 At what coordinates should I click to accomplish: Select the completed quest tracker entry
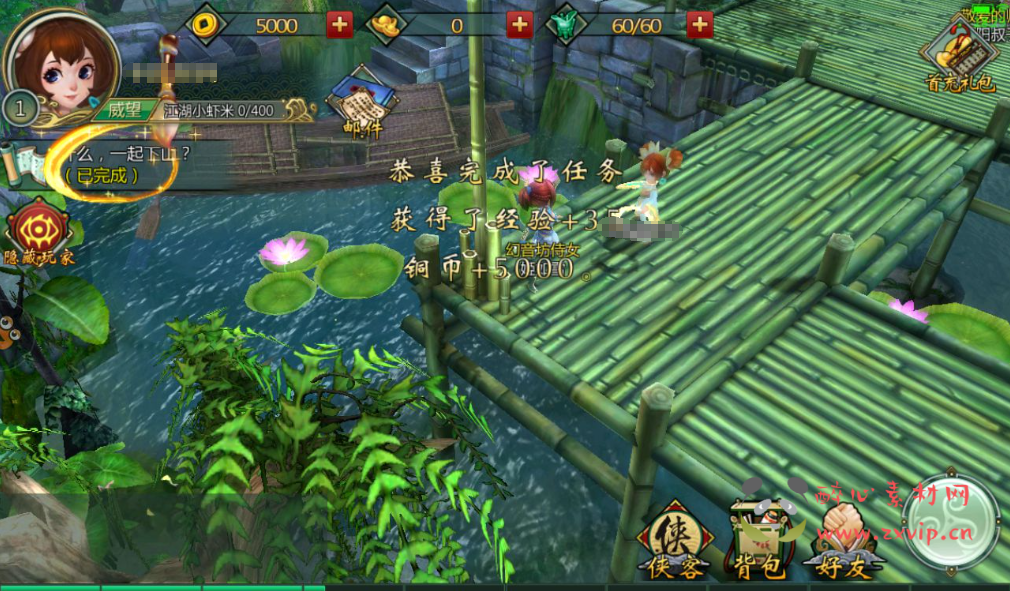120,165
